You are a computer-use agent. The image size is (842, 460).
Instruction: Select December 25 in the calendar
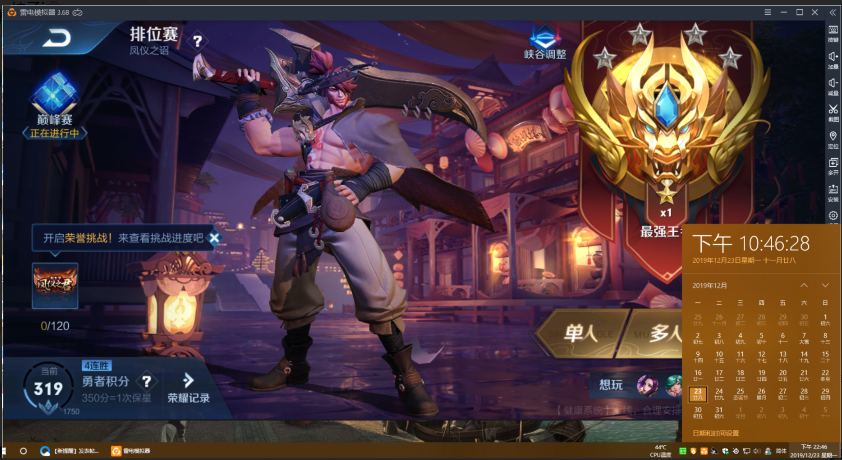[x=740, y=393]
